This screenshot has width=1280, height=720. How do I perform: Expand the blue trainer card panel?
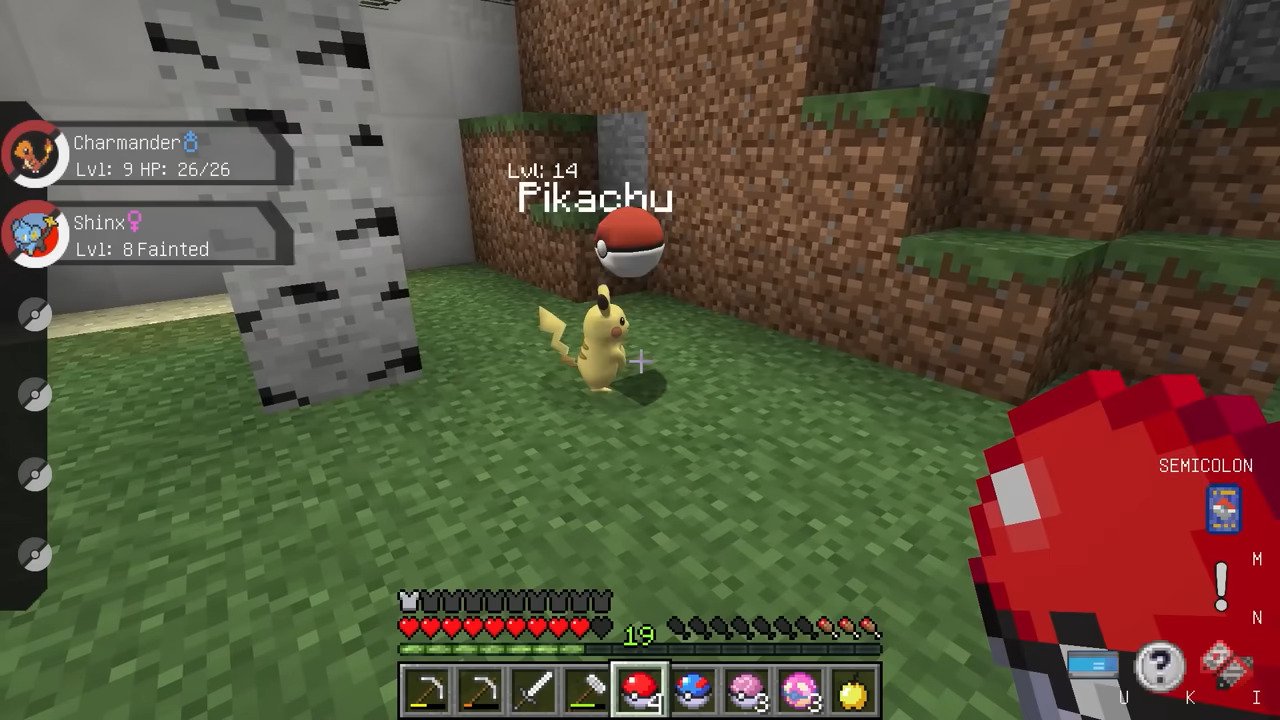tap(1093, 660)
